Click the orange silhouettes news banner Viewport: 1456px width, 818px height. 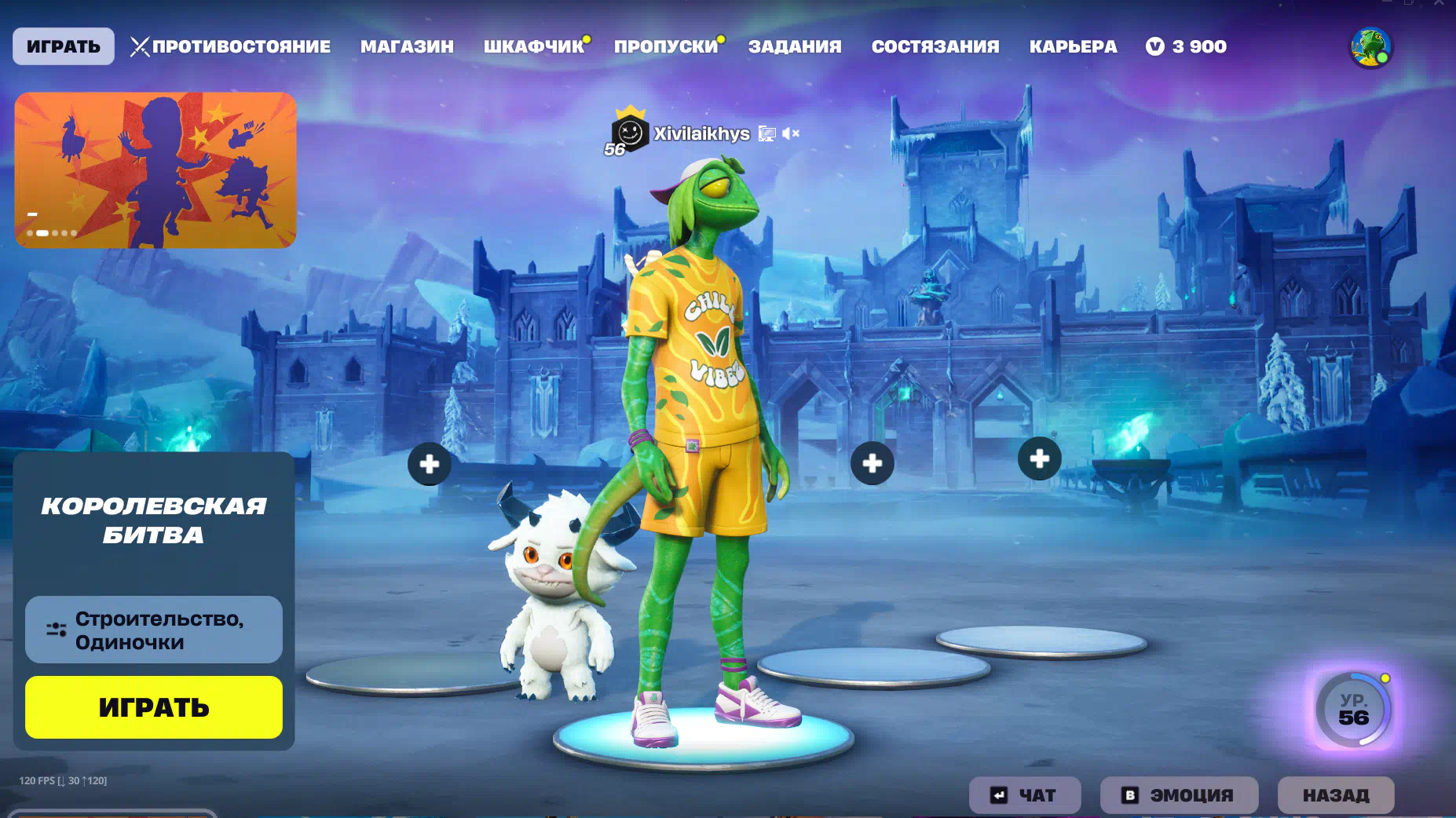(x=155, y=170)
